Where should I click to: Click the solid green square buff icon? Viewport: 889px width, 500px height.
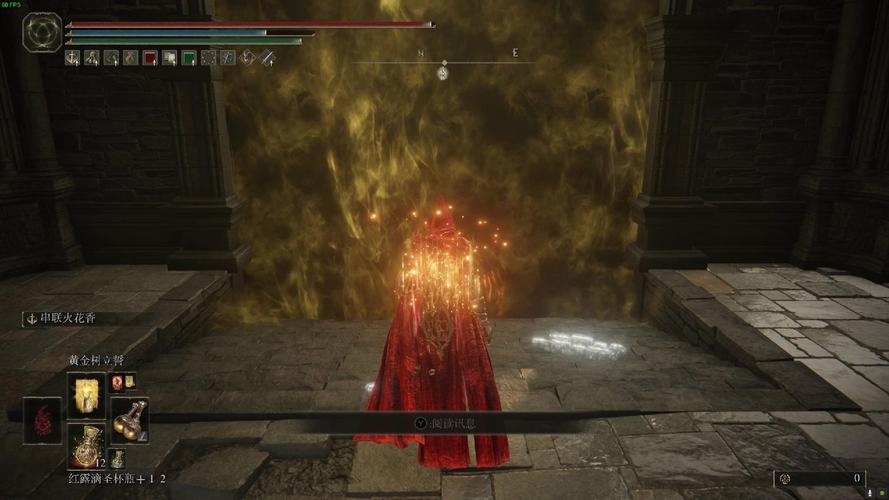click(x=189, y=58)
